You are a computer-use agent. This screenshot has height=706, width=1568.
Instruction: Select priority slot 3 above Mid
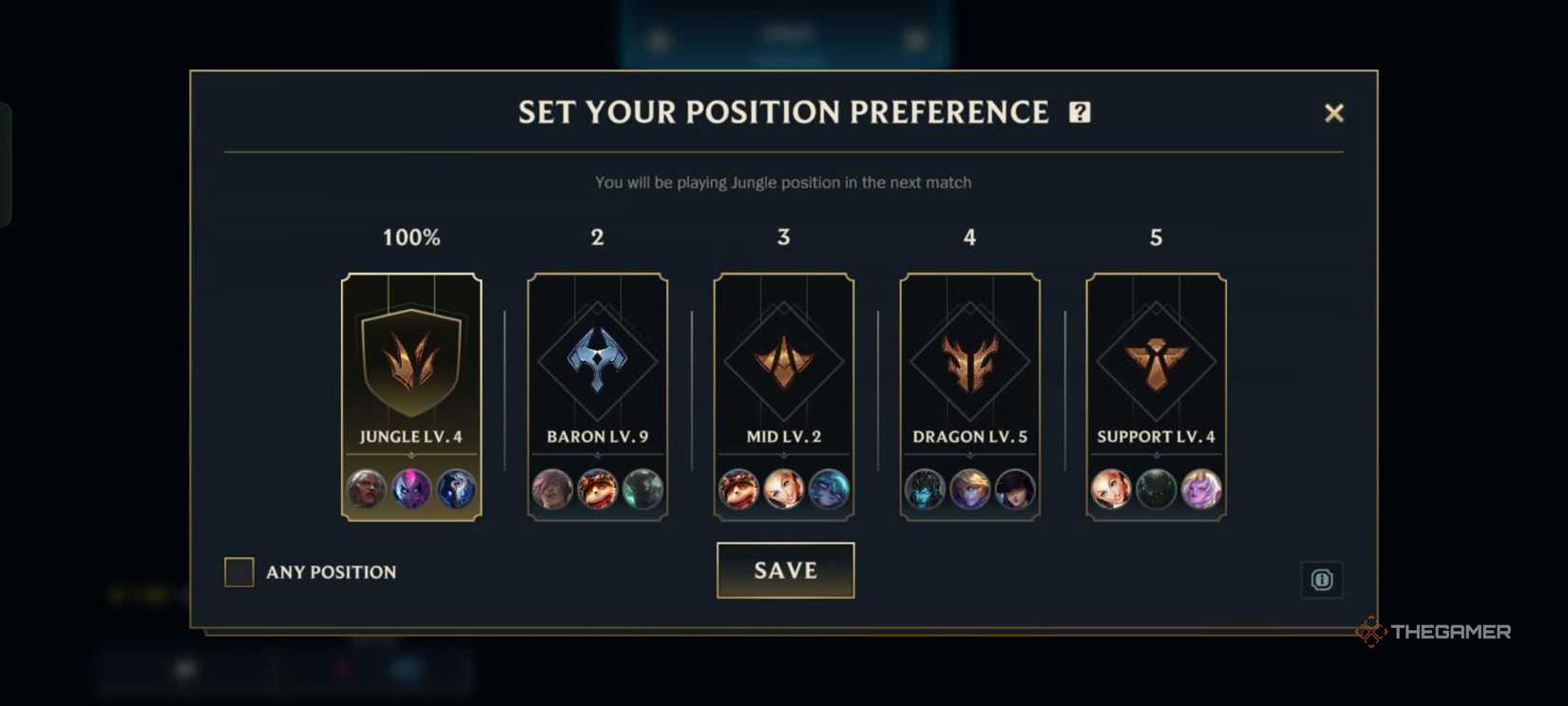tap(783, 238)
